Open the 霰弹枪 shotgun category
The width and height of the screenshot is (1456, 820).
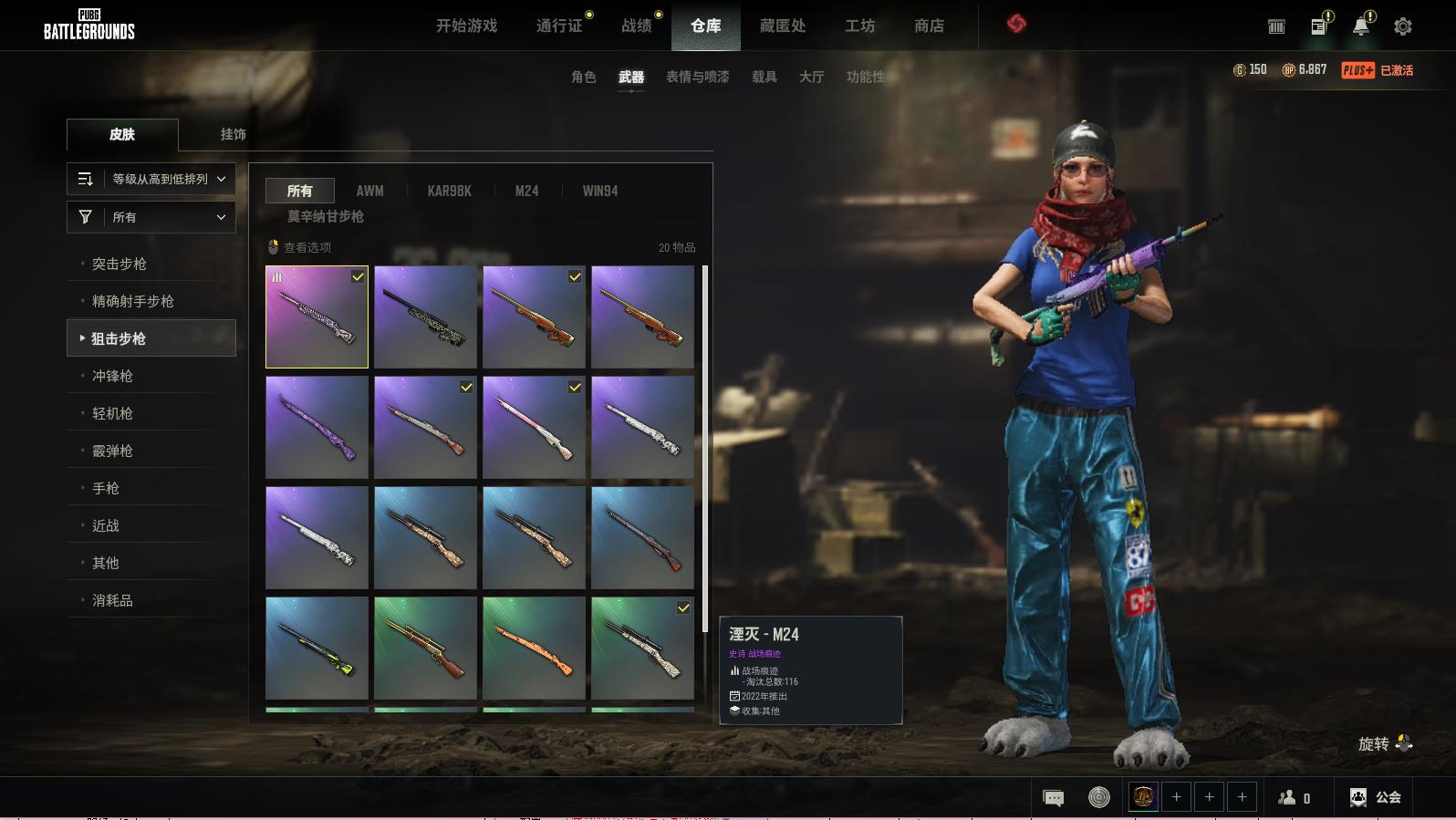112,451
